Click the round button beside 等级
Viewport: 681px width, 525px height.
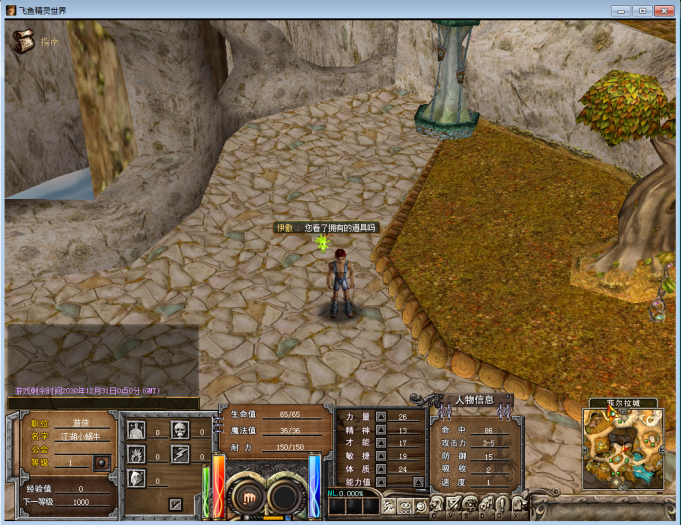100,462
